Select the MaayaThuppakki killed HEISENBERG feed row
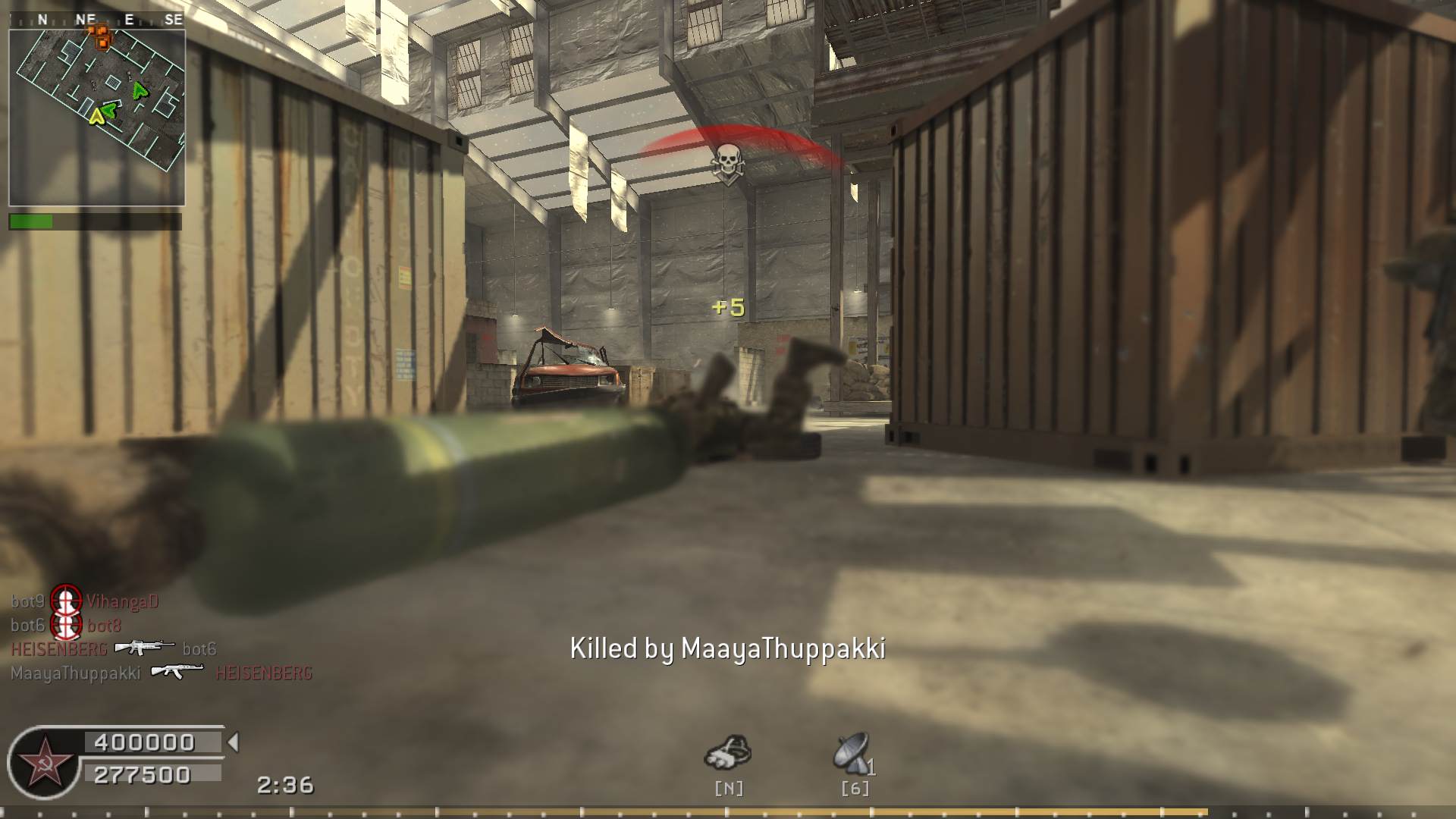1456x819 pixels. pyautogui.click(x=162, y=673)
